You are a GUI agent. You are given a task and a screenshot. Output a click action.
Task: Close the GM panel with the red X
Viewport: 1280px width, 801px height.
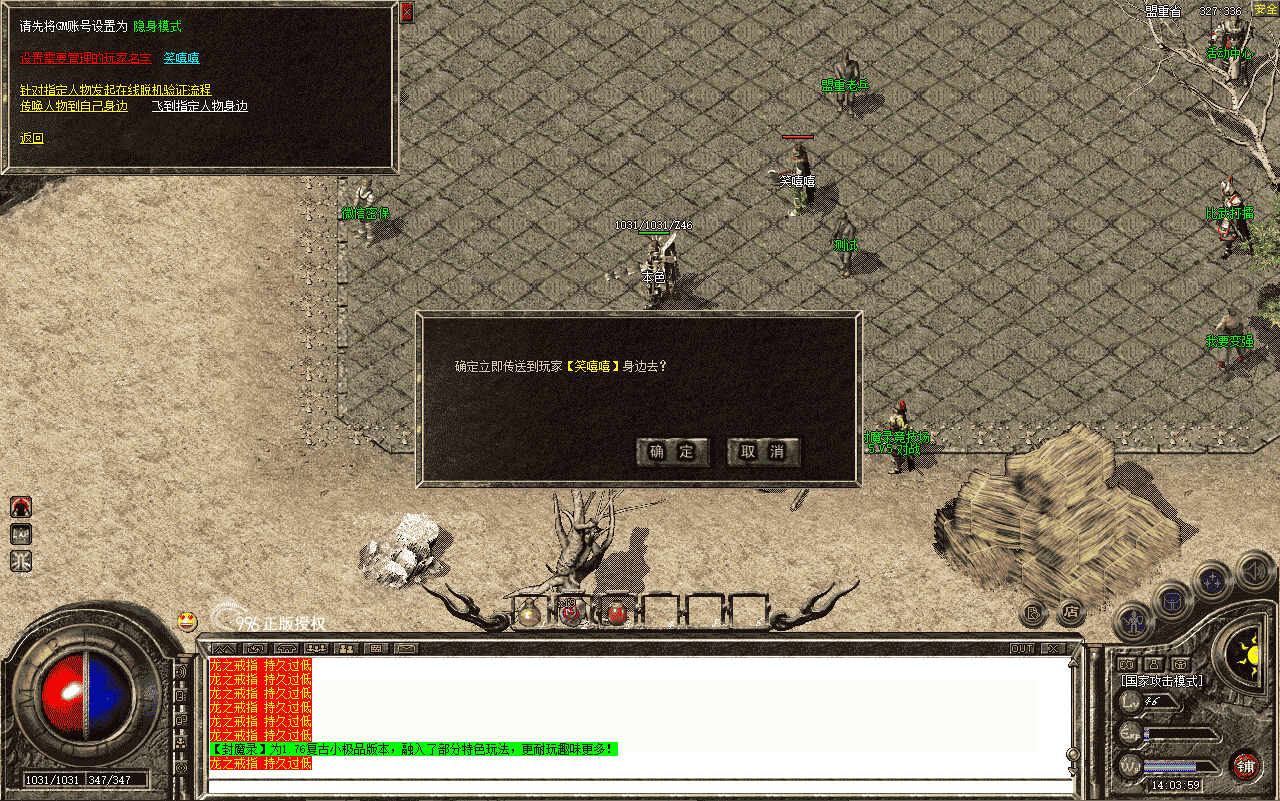click(406, 13)
